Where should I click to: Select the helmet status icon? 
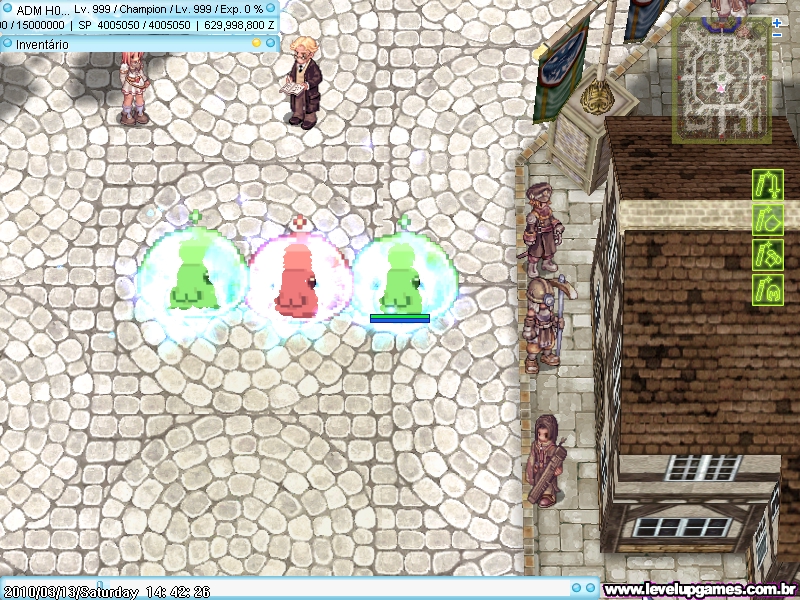pyautogui.click(x=767, y=289)
